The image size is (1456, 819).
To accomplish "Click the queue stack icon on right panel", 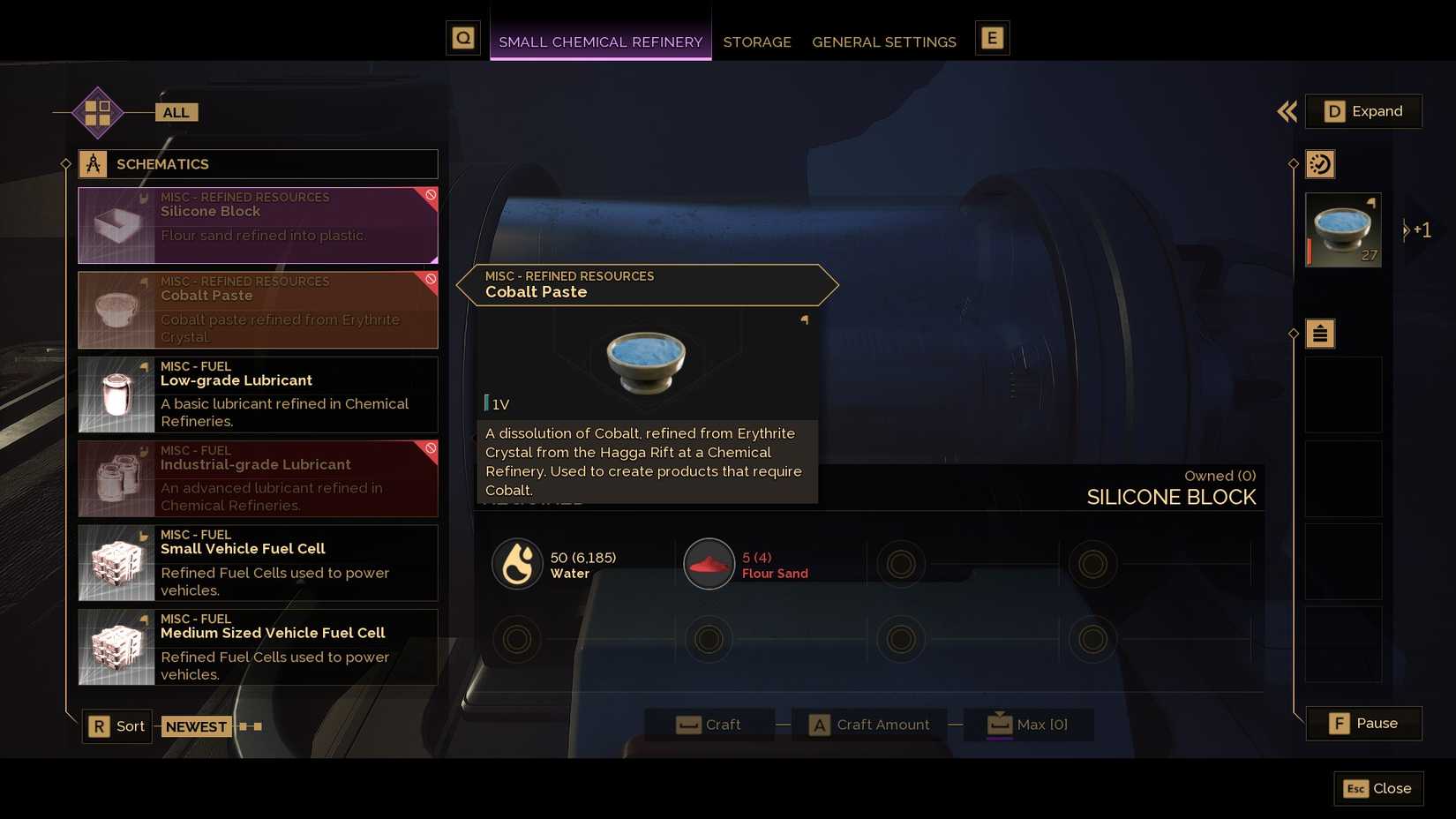I will click(x=1320, y=334).
